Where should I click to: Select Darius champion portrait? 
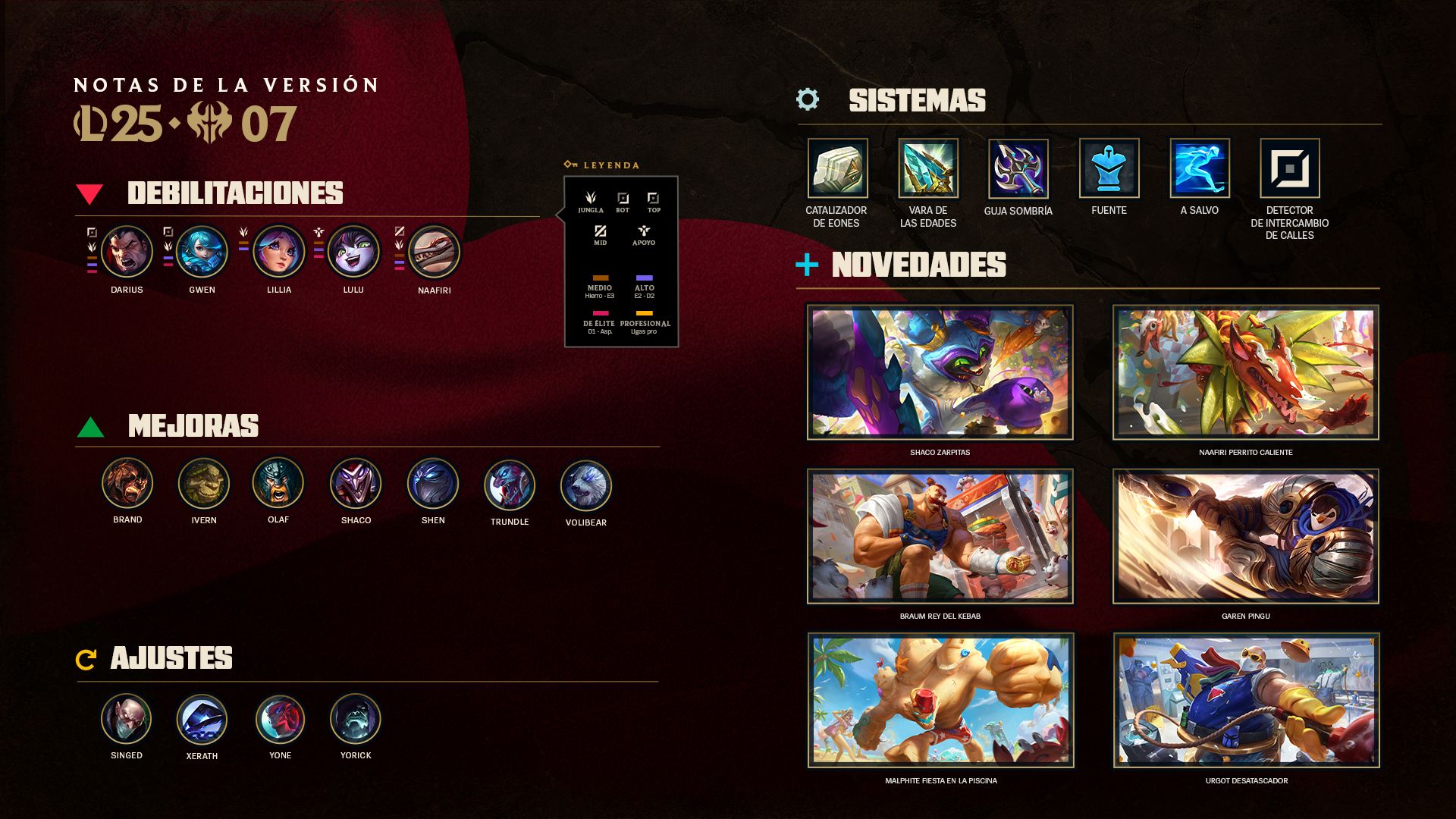click(127, 252)
